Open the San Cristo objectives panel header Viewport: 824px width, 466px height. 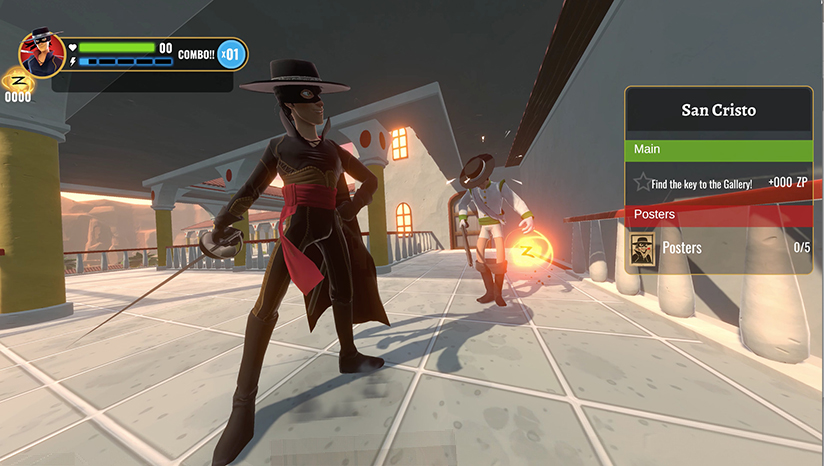pos(718,111)
